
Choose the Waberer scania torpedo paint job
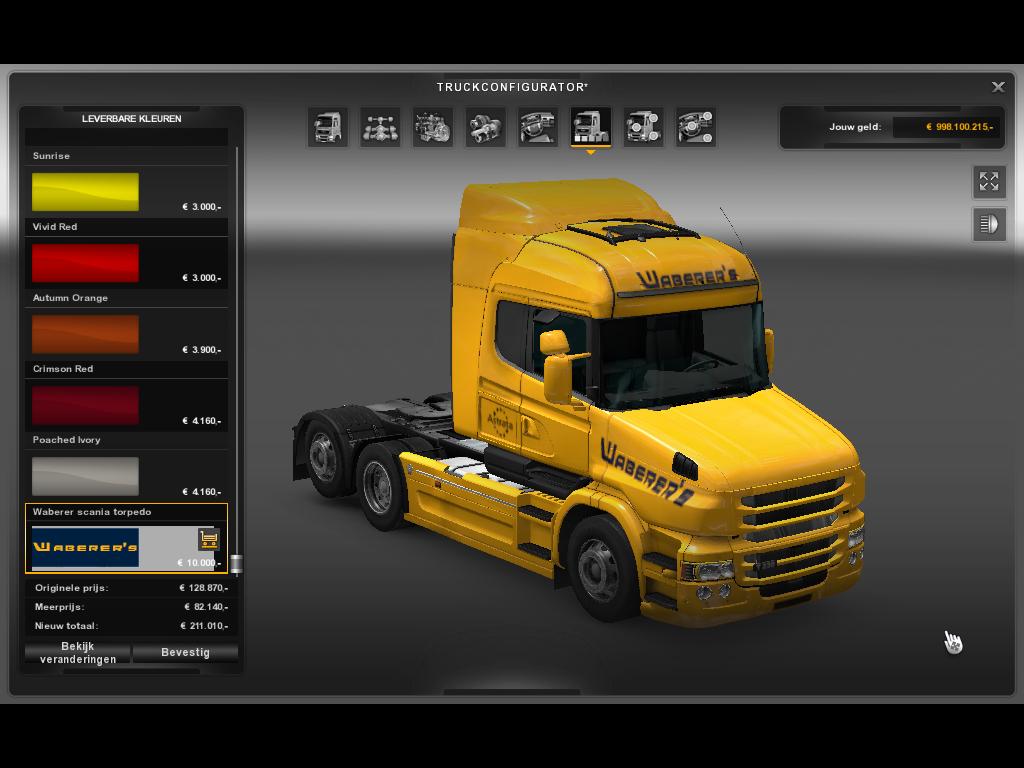pos(86,547)
